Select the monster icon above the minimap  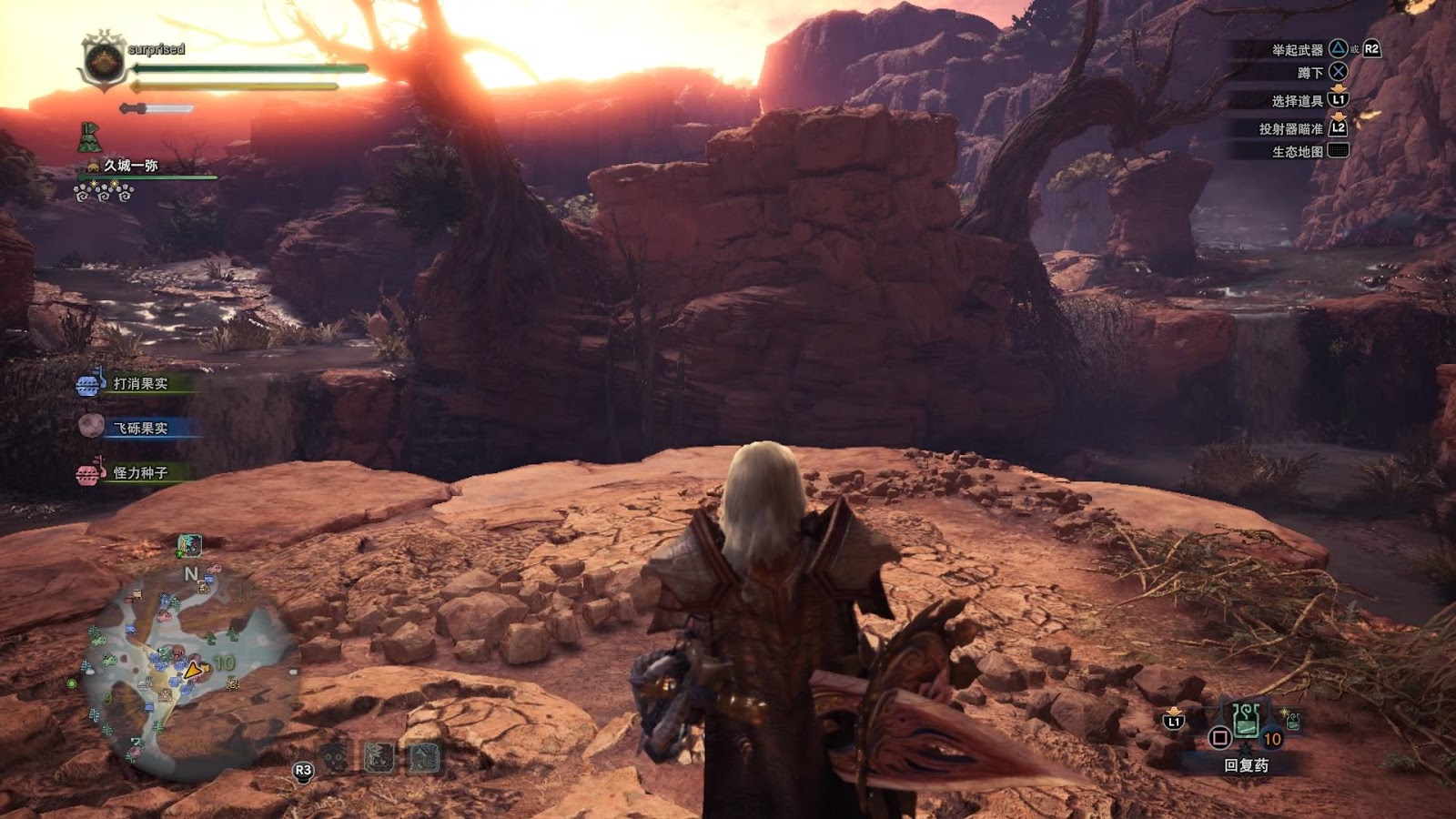pyautogui.click(x=189, y=544)
